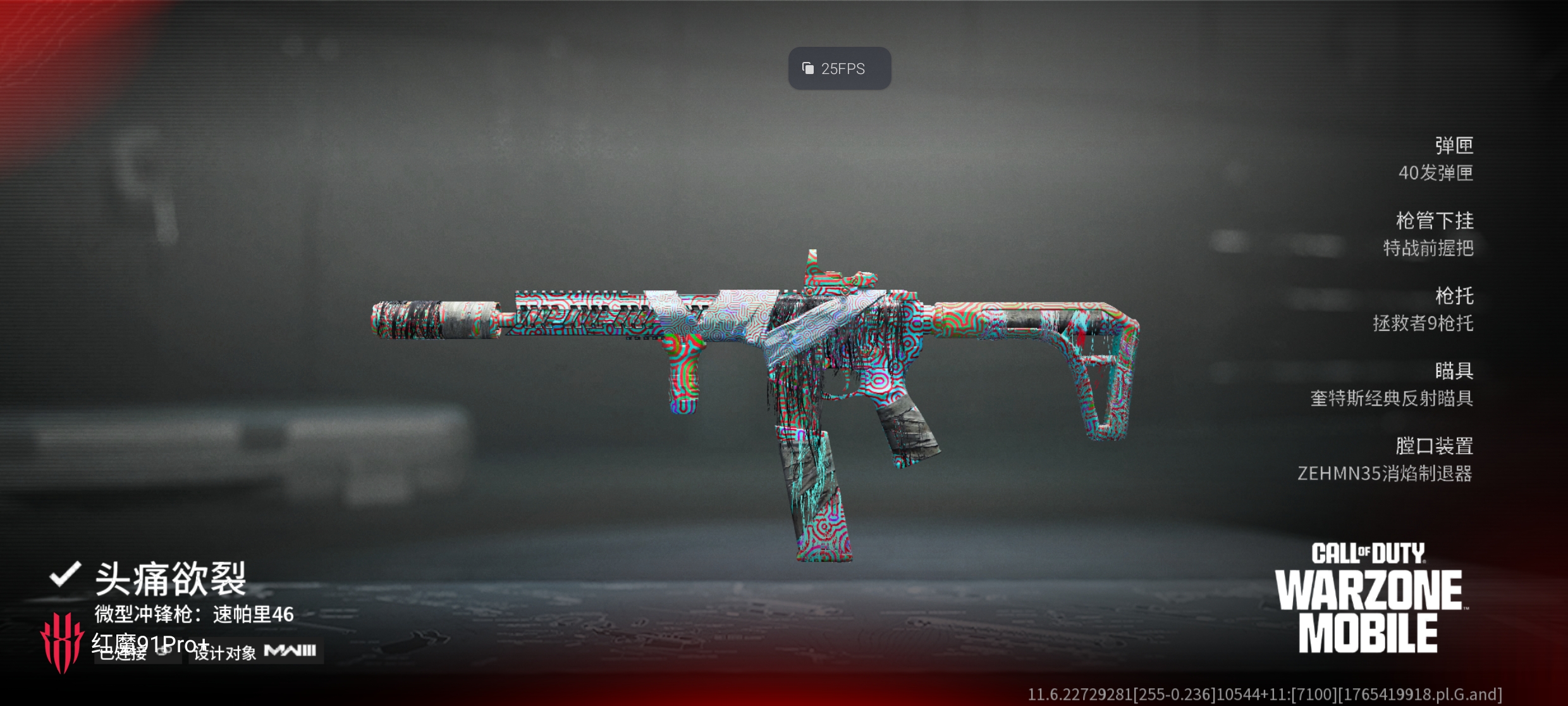The image size is (1568, 706).
Task: Open the 设计对象 MWIII tag
Action: (255, 652)
